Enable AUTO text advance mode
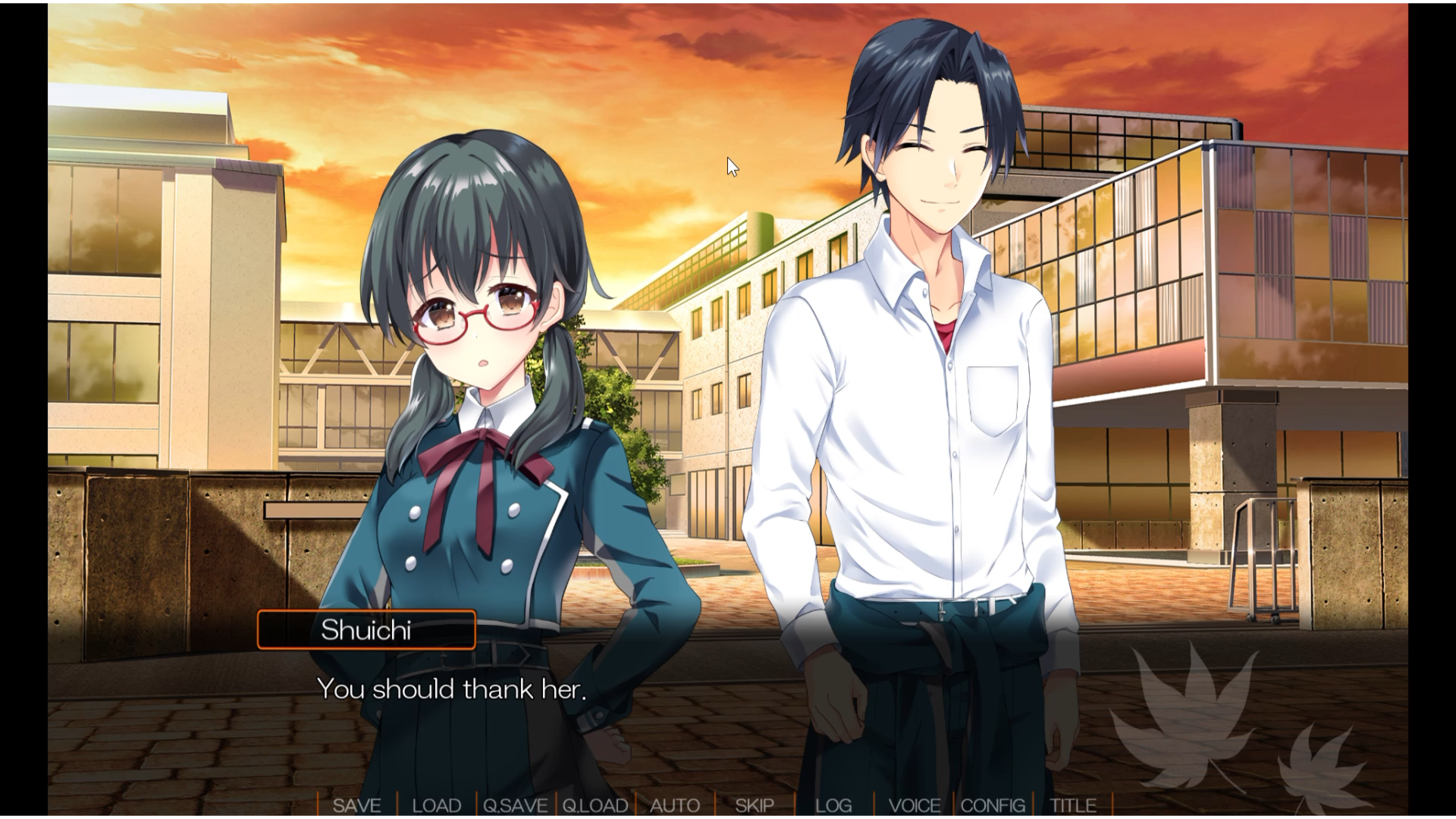The height and width of the screenshot is (819, 1456). (675, 806)
